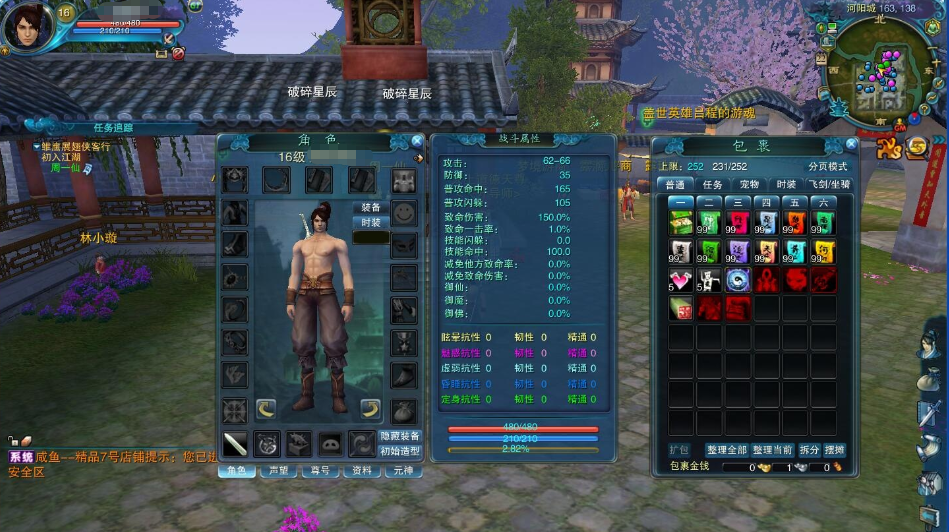949x532 pixels.
Task: Show the 时装 fashion view on the character
Action: [x=371, y=222]
